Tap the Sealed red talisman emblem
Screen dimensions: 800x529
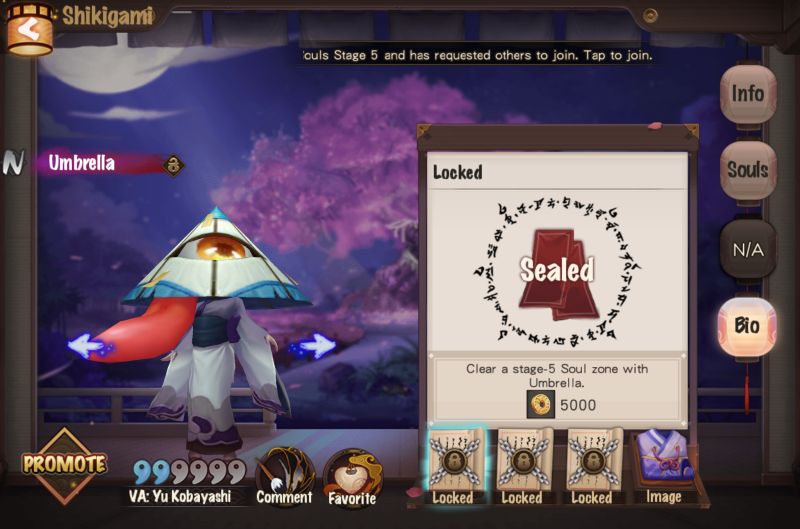pos(556,268)
